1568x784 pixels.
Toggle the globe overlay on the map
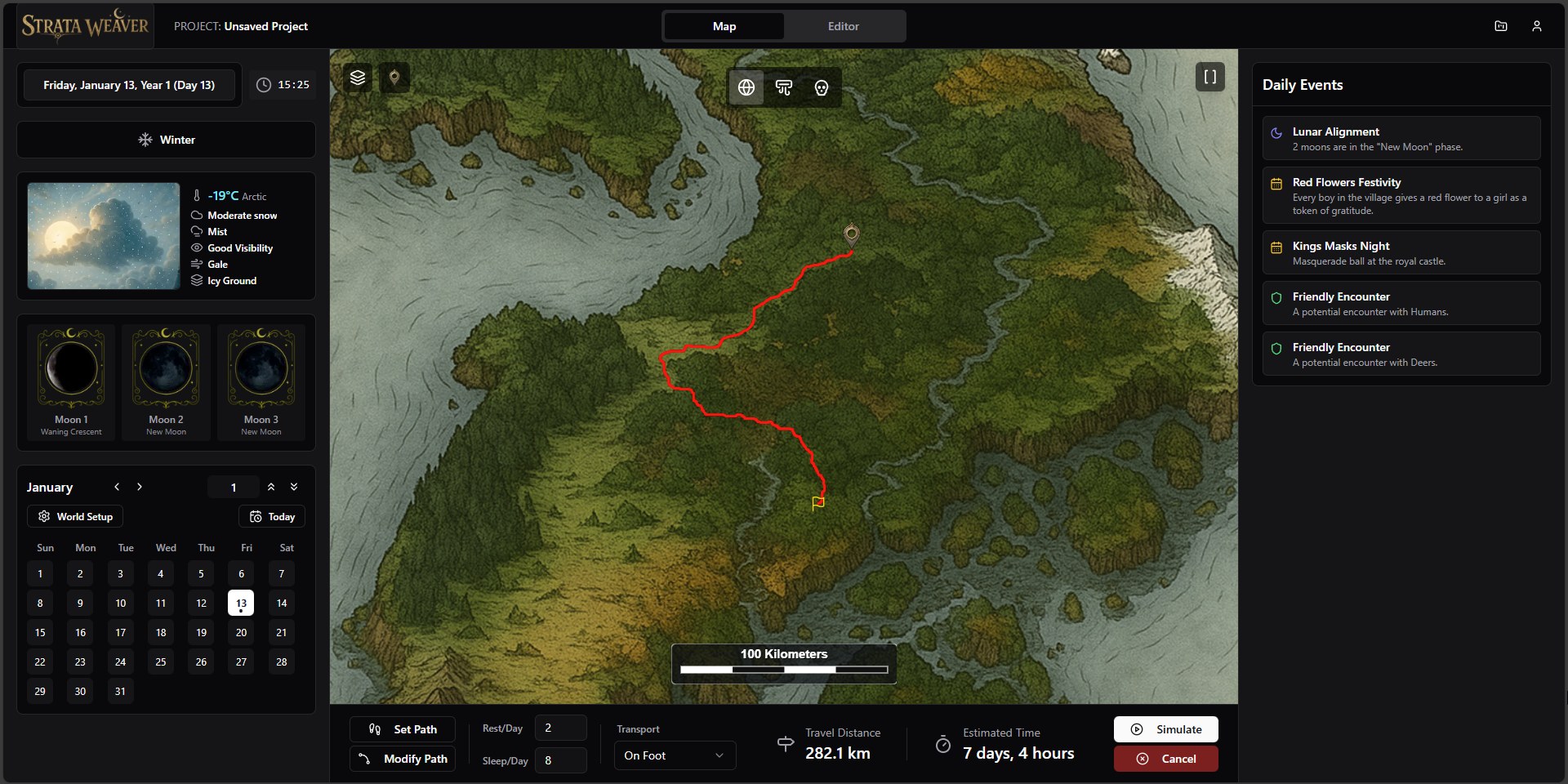[746, 87]
